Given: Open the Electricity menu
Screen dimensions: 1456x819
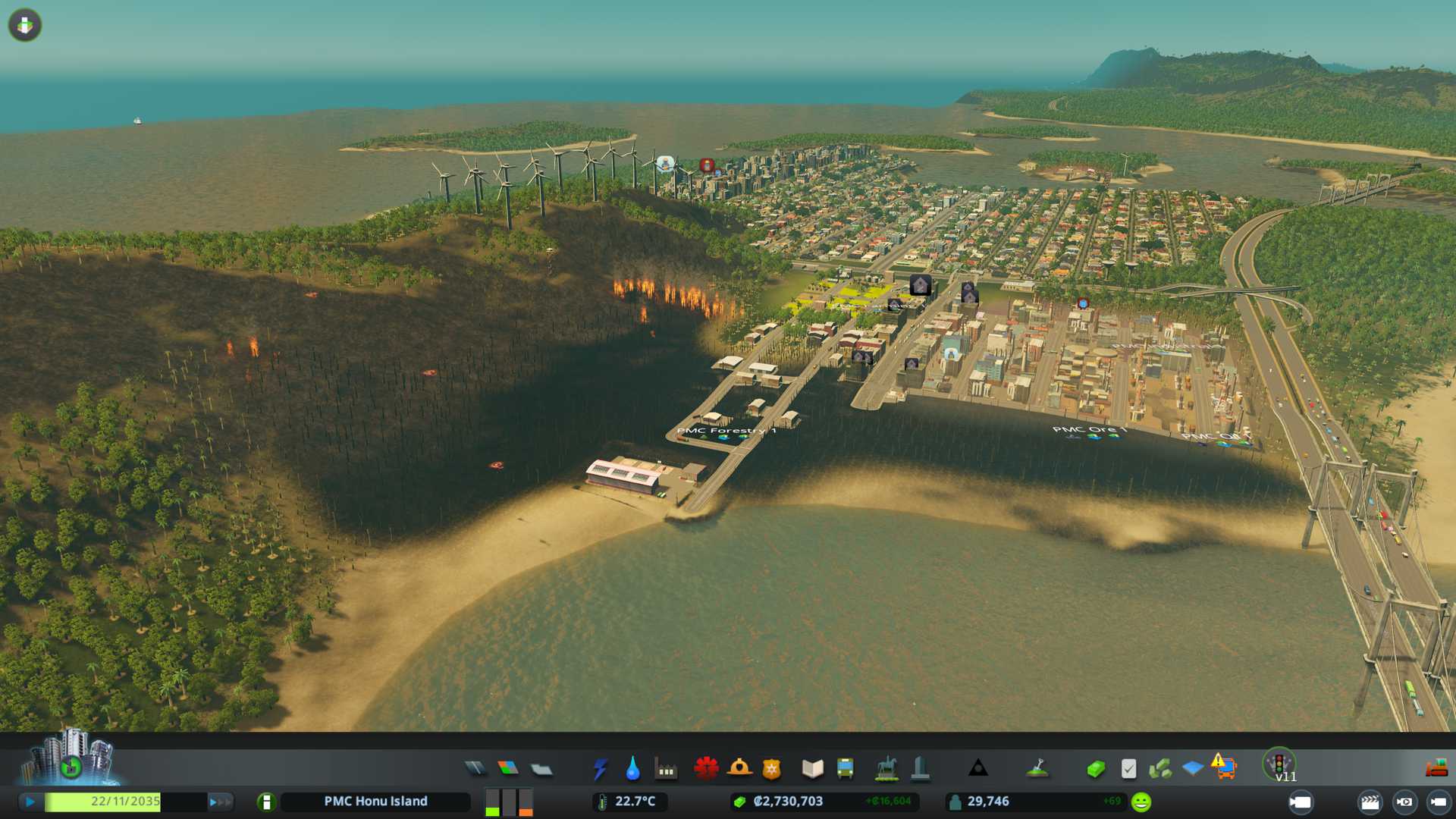Looking at the screenshot, I should [x=600, y=769].
